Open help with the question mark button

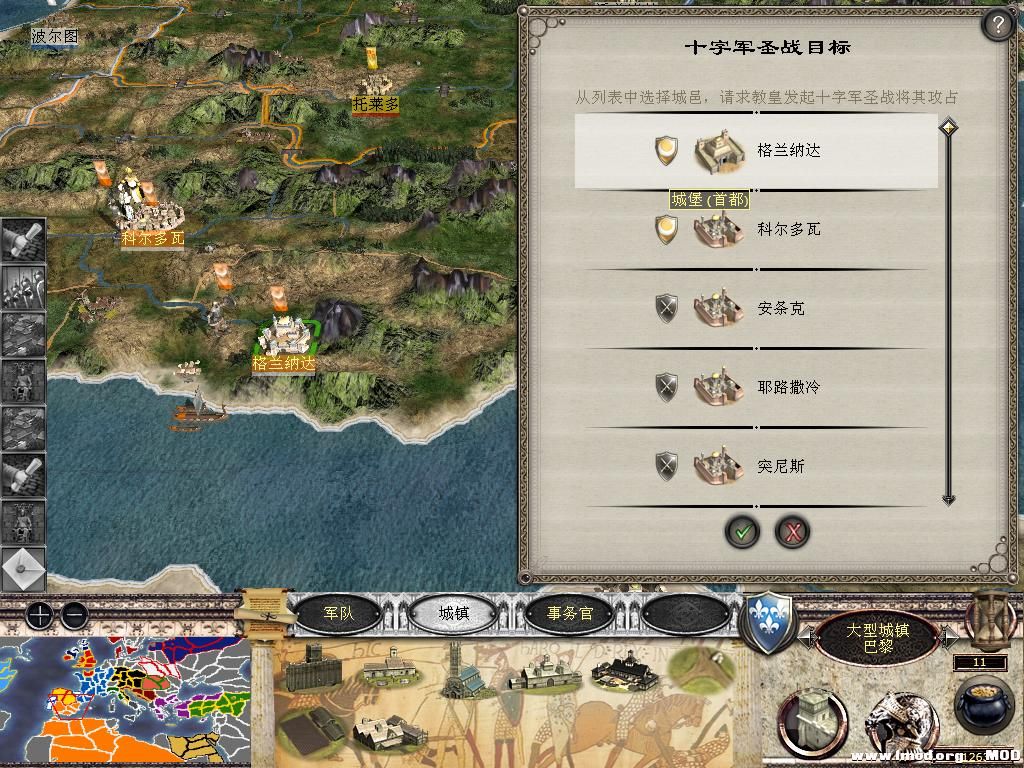997,25
